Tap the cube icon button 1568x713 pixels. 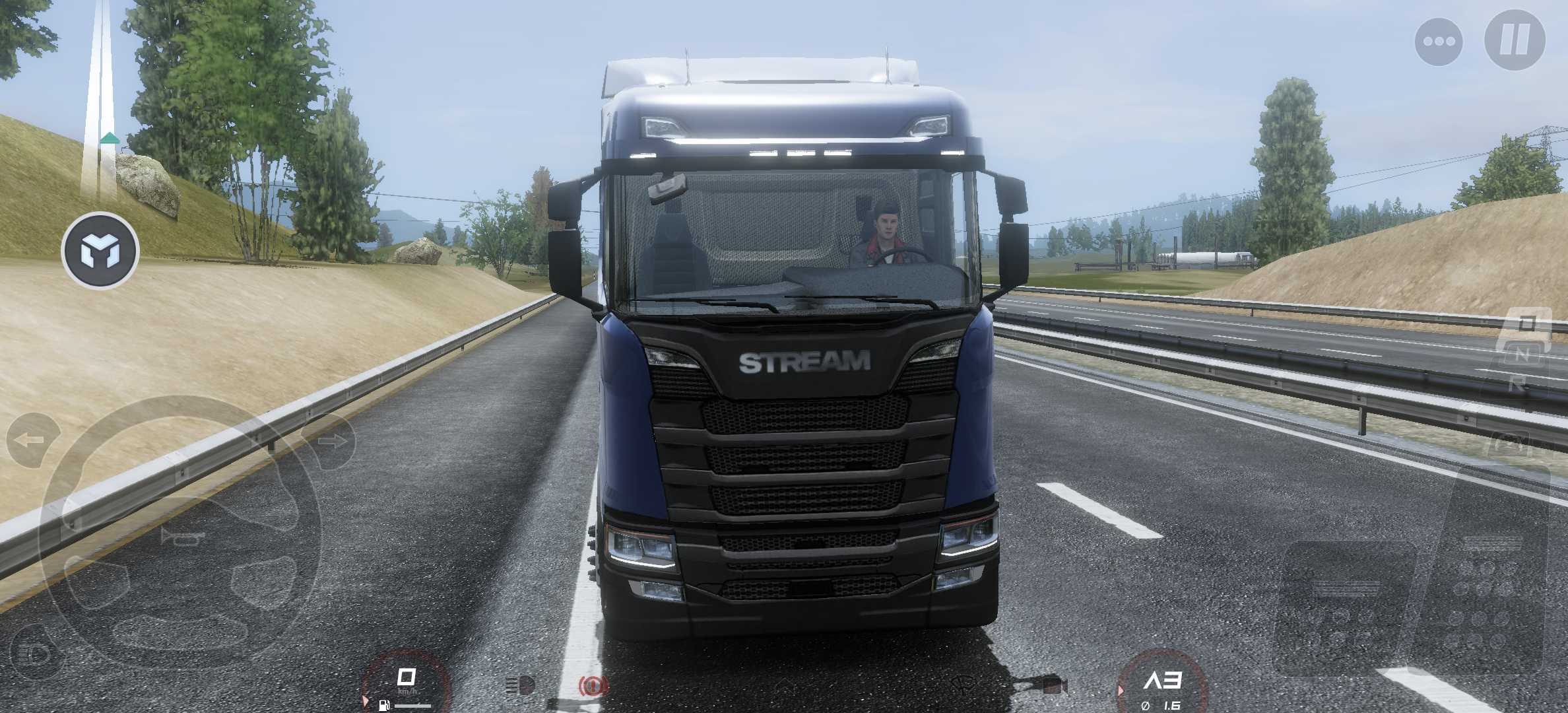(x=100, y=251)
